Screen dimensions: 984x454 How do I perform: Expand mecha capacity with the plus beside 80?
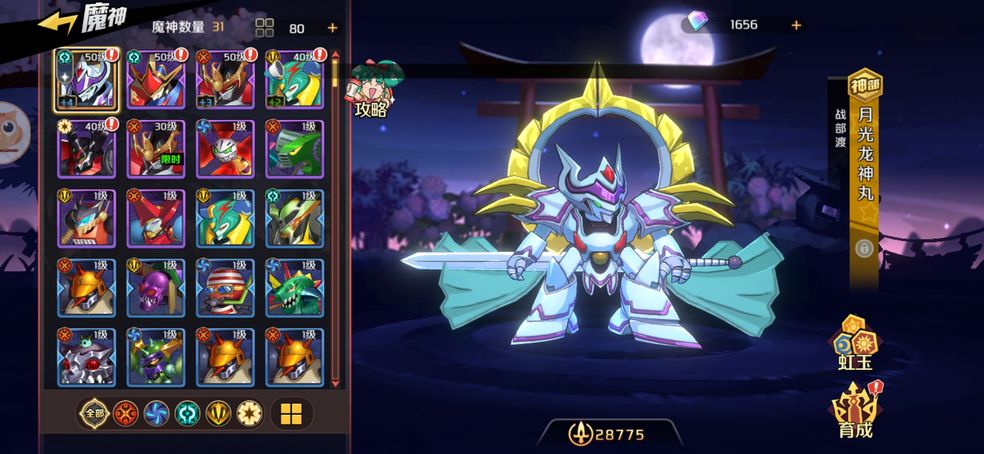point(332,28)
